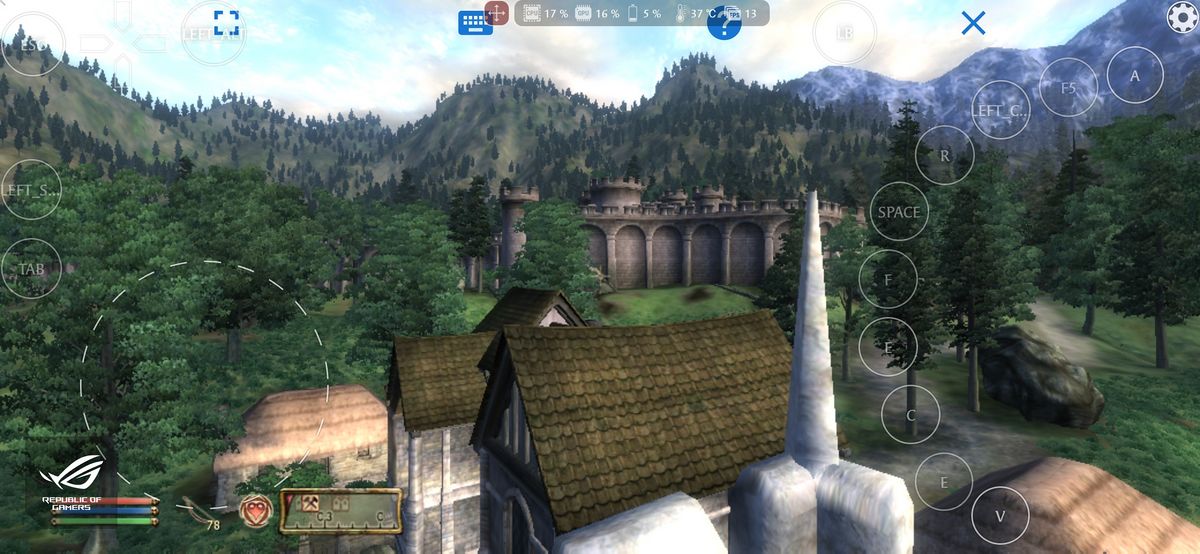Tap the V virtual key button
The width and height of the screenshot is (1200, 554).
(1000, 516)
